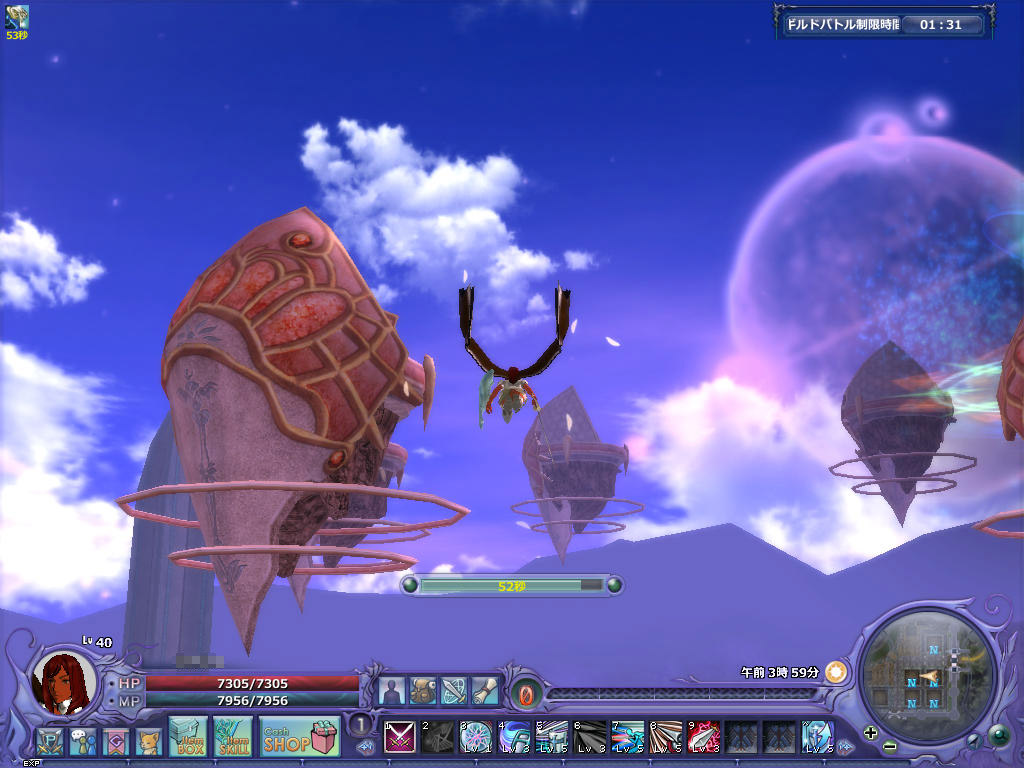
Task: Click the red-haired character portrait
Action: coord(65,683)
